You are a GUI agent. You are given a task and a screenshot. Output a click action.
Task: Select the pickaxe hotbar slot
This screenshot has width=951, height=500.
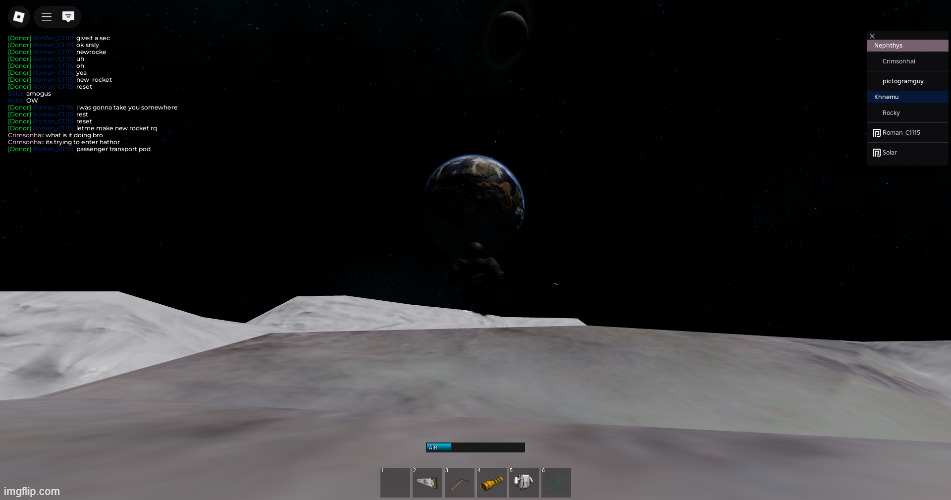[x=459, y=483]
